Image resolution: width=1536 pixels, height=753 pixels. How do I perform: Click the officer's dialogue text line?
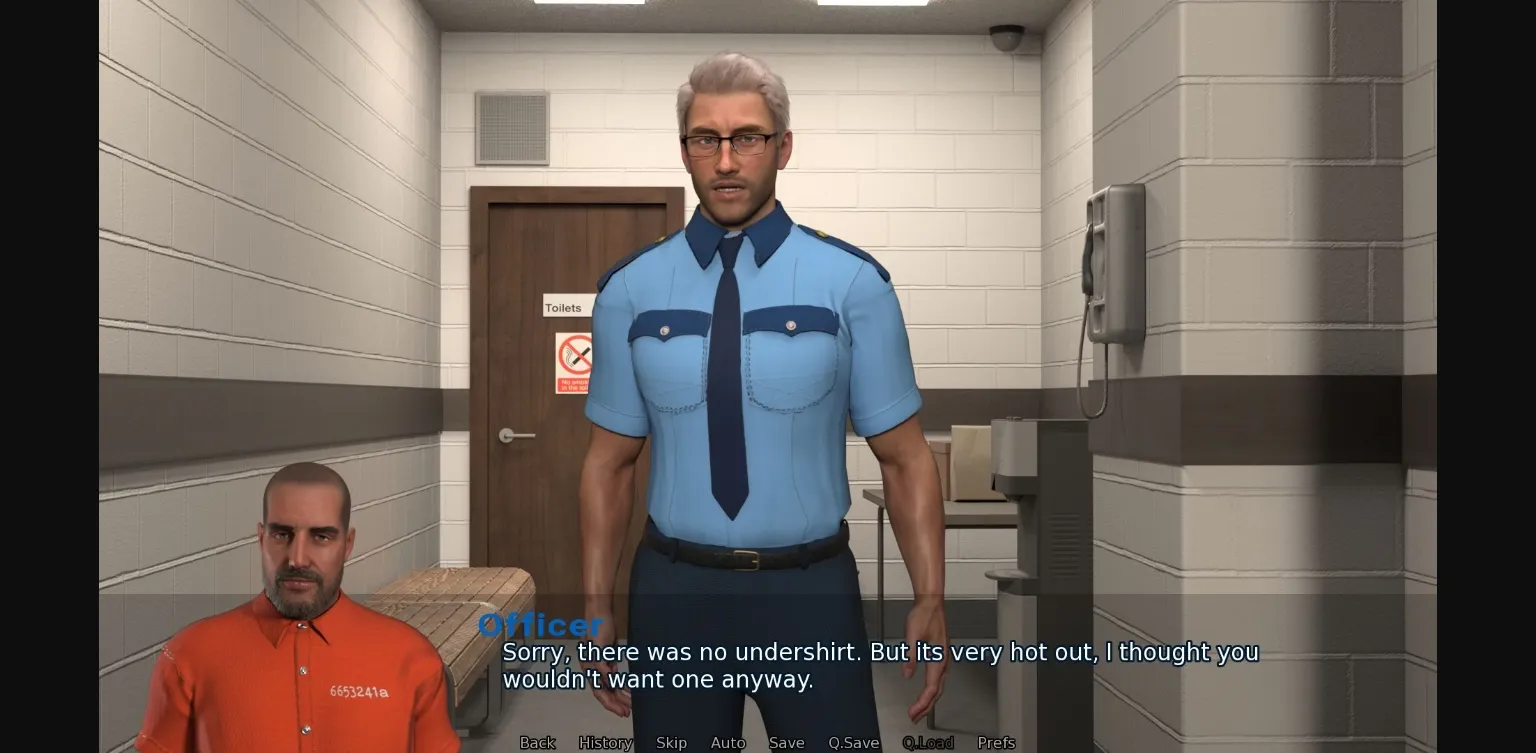[x=880, y=652]
